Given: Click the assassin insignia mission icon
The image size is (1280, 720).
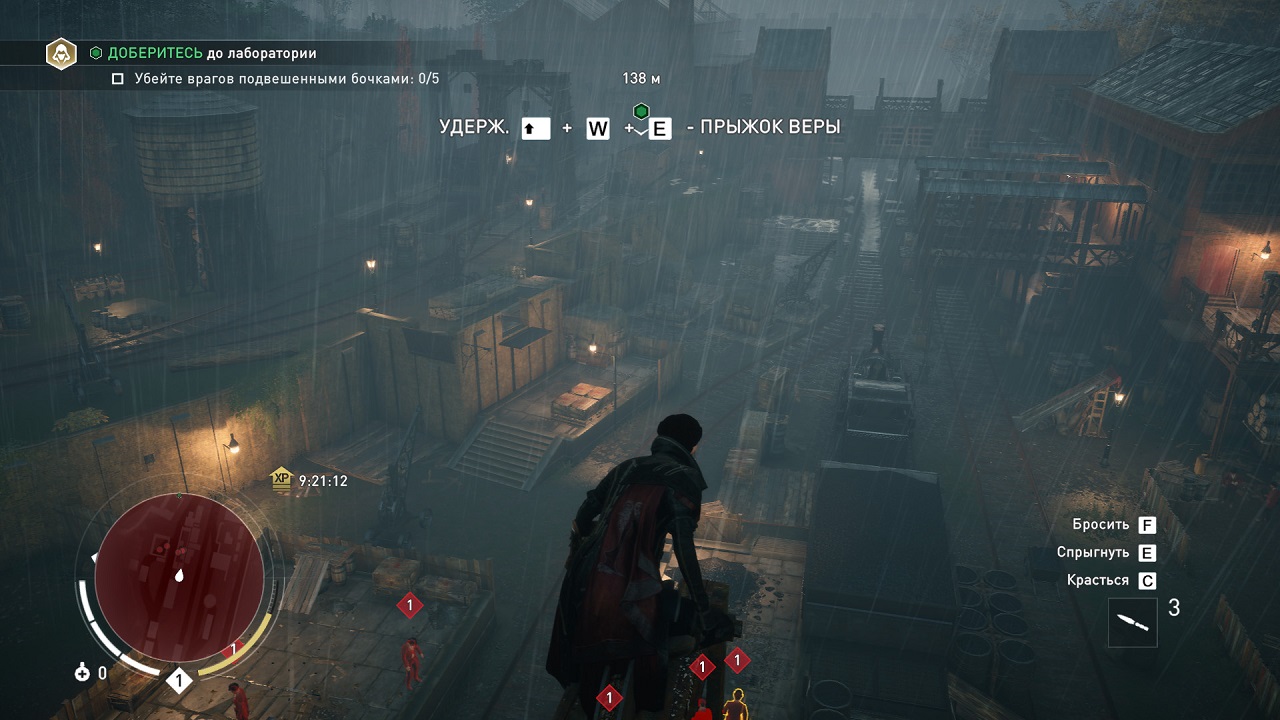Looking at the screenshot, I should tap(61, 53).
